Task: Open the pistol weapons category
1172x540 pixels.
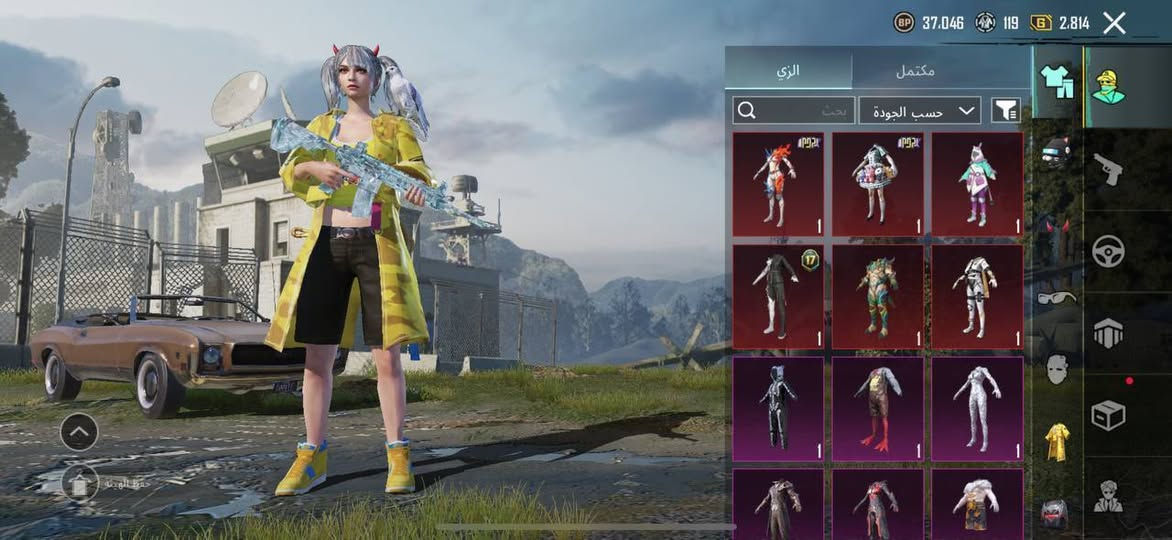Action: coord(1108,168)
